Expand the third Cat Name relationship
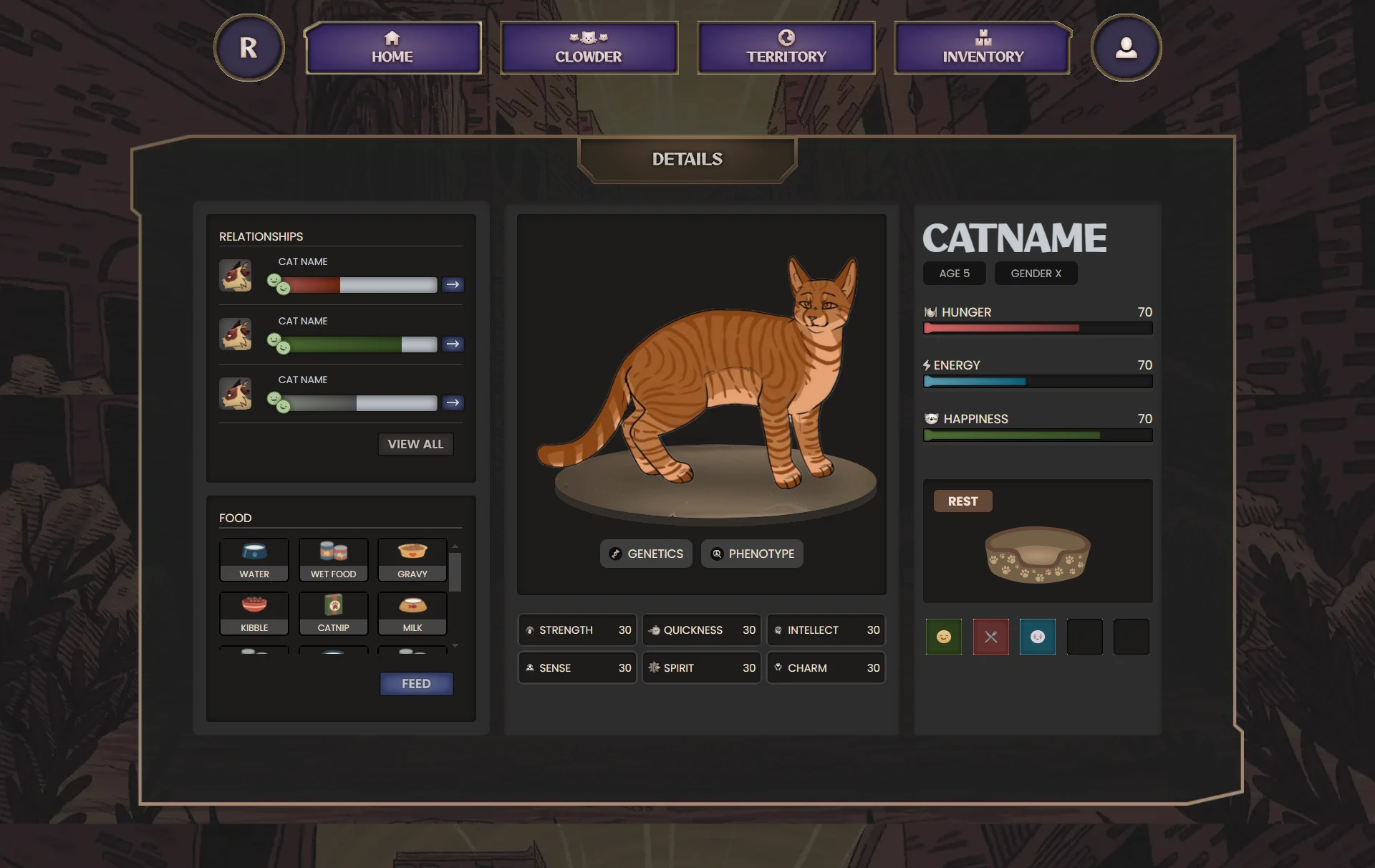Screen dimensions: 1375x868 point(453,402)
